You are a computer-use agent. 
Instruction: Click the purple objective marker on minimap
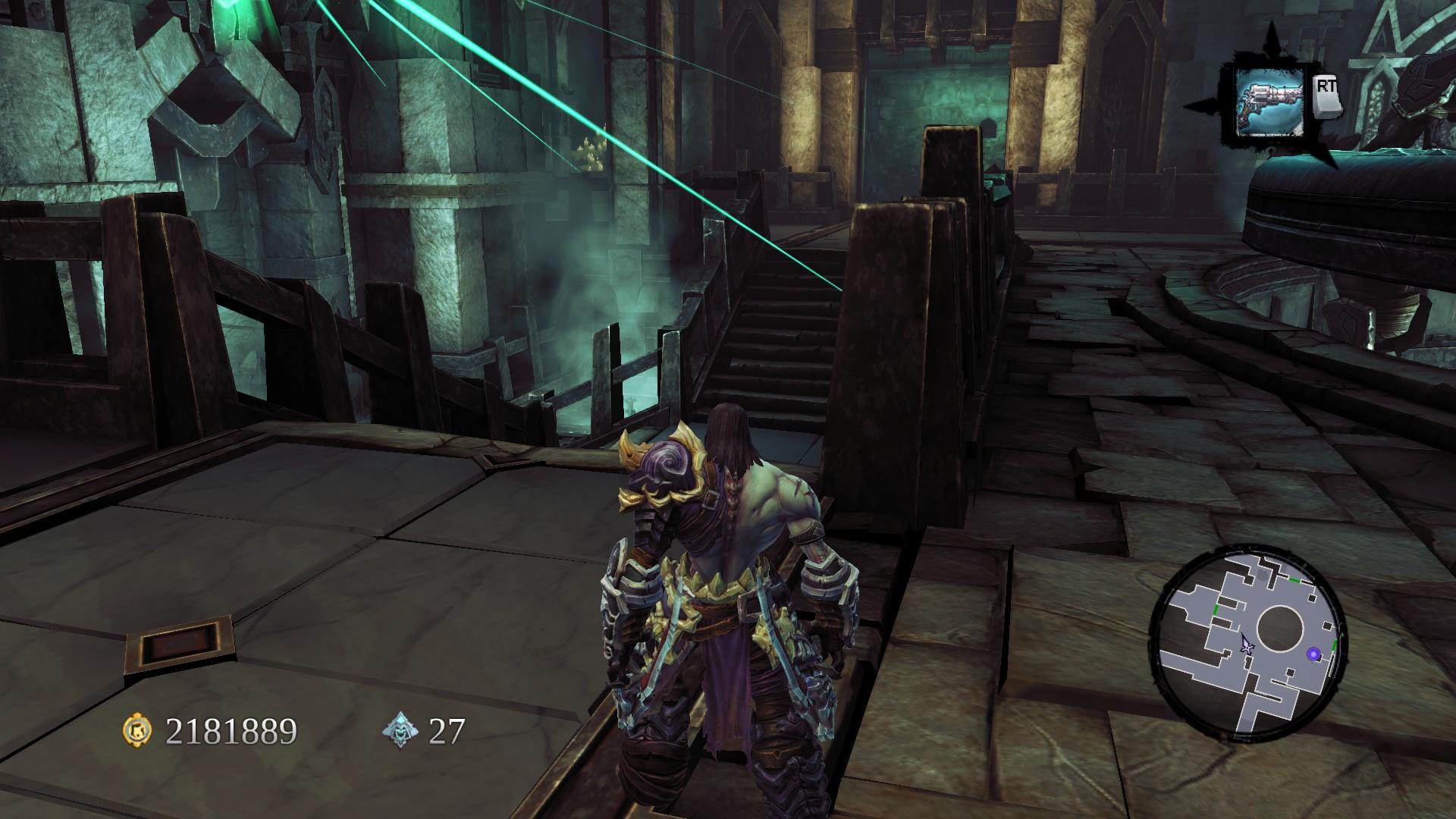coord(1313,654)
